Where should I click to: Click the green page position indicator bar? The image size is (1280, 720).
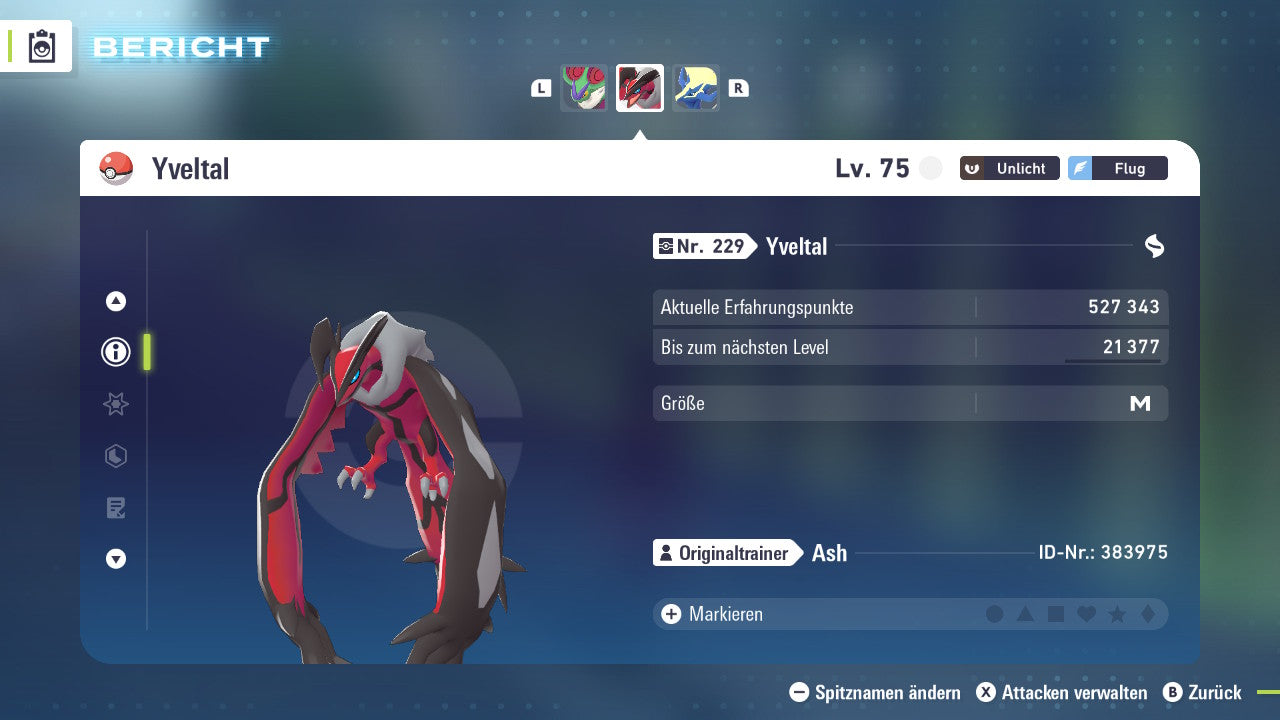click(146, 352)
